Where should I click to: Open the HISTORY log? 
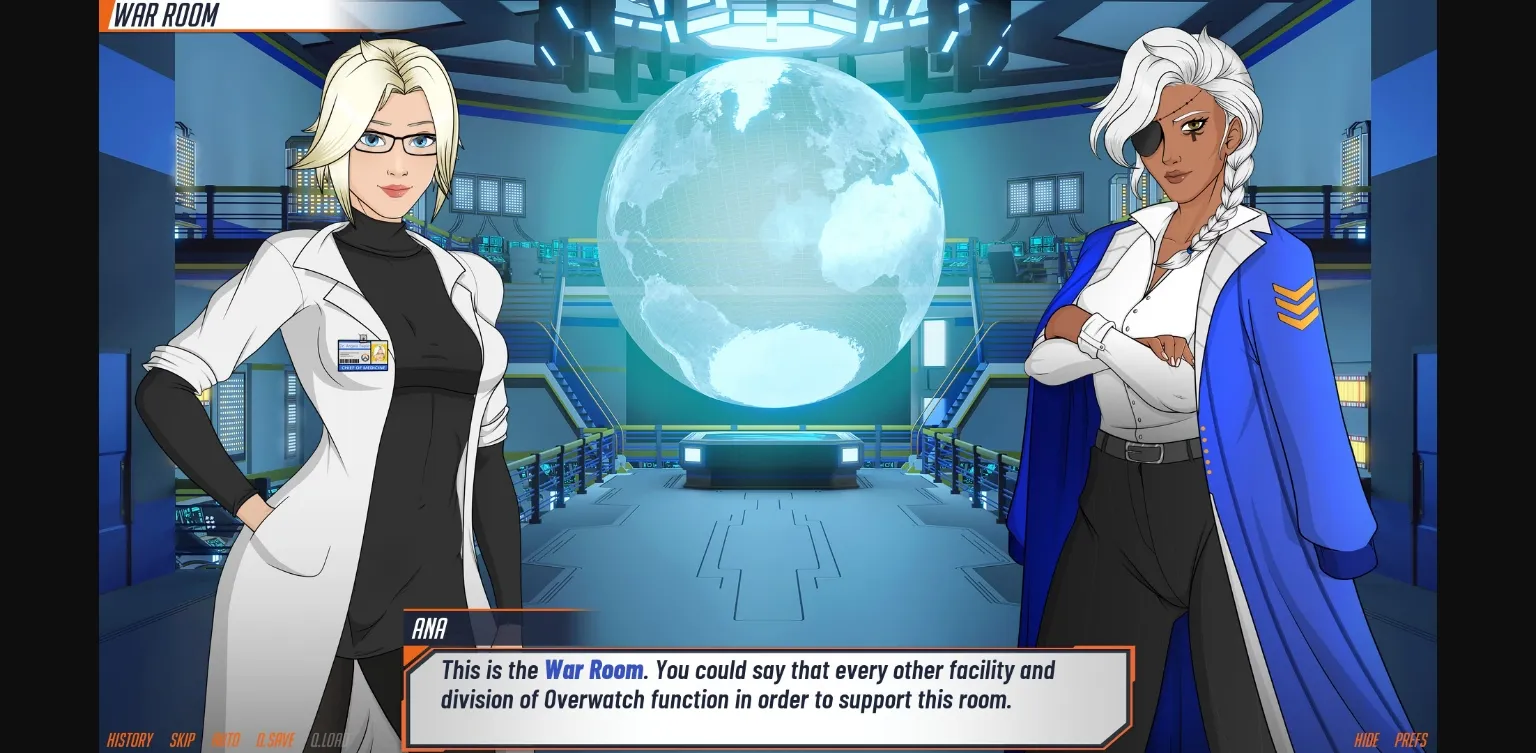tap(128, 741)
